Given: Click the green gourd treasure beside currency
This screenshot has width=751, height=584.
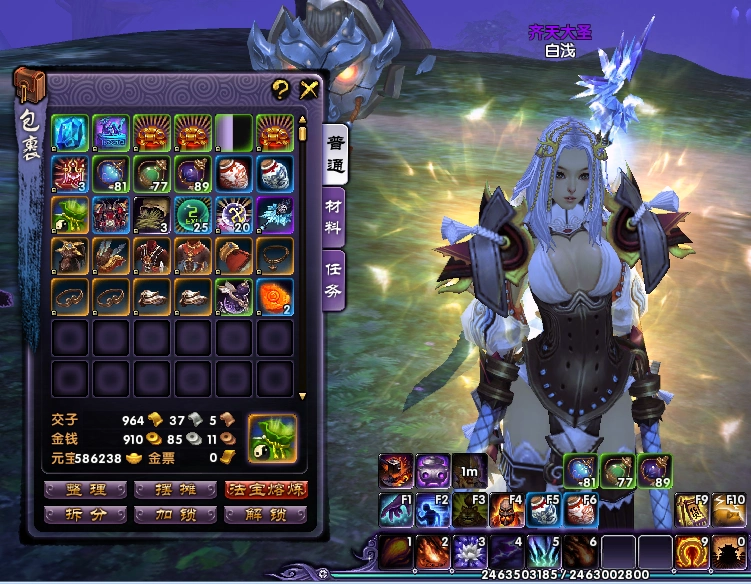Looking at the screenshot, I should (273, 439).
